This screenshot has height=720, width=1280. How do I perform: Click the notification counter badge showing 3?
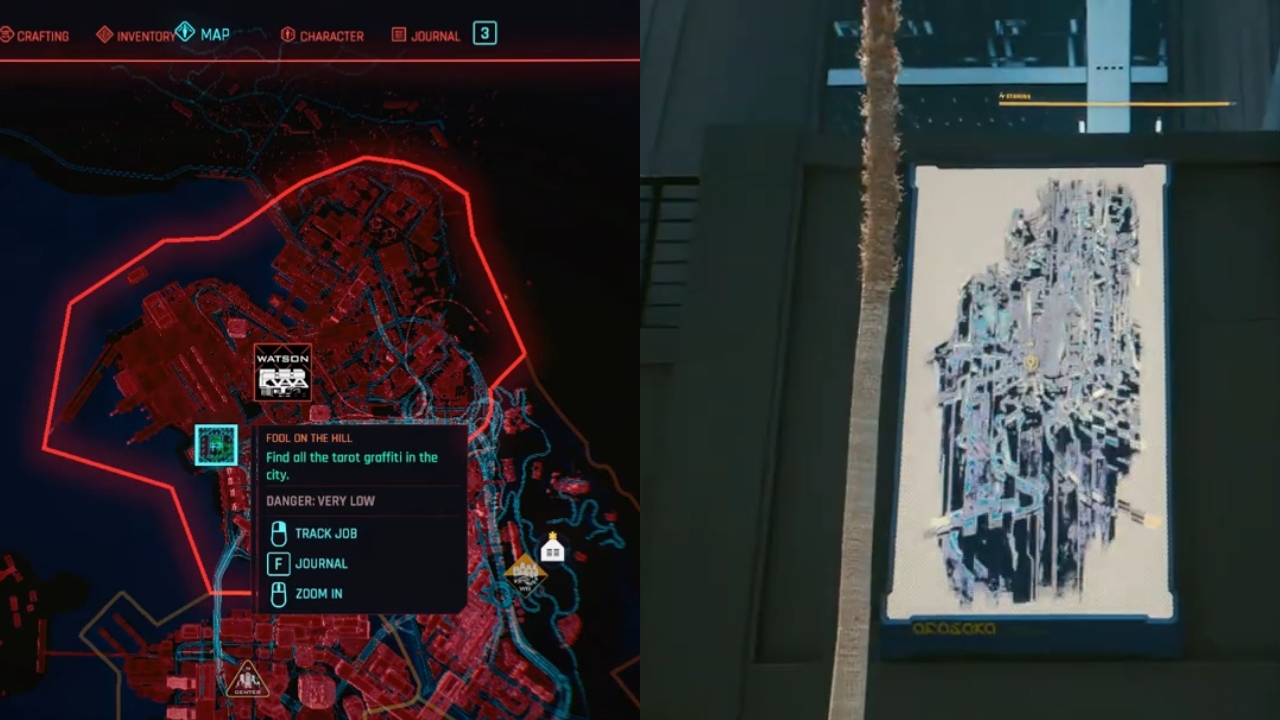[484, 33]
